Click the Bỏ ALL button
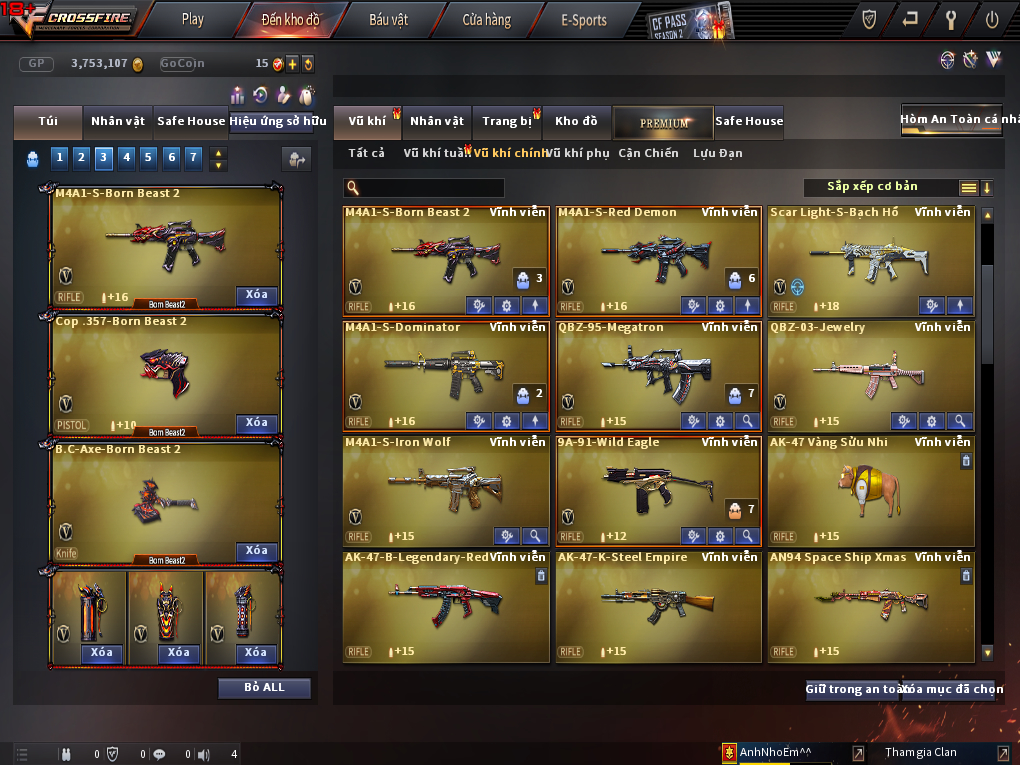1020x765 pixels. [x=264, y=688]
